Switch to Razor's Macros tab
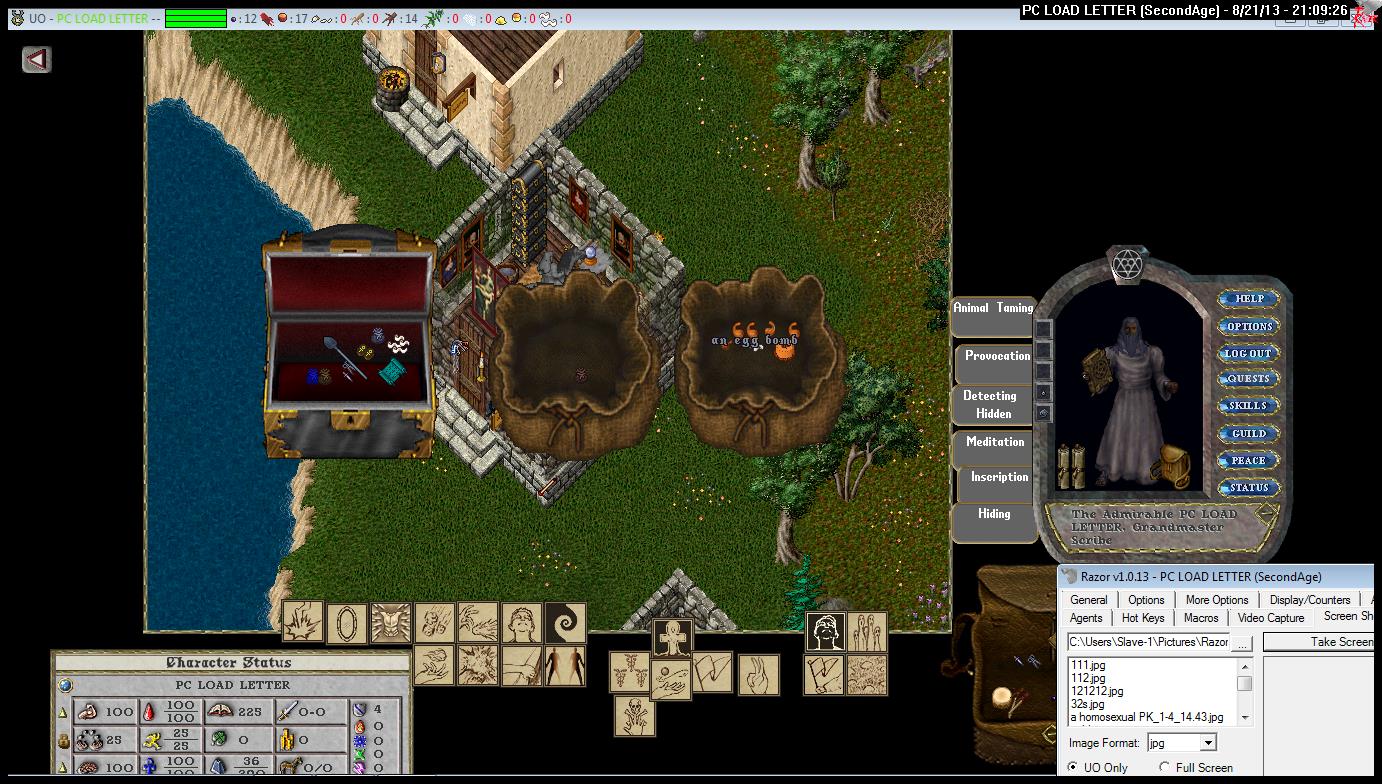Screen dimensions: 1382x784 click(1201, 618)
